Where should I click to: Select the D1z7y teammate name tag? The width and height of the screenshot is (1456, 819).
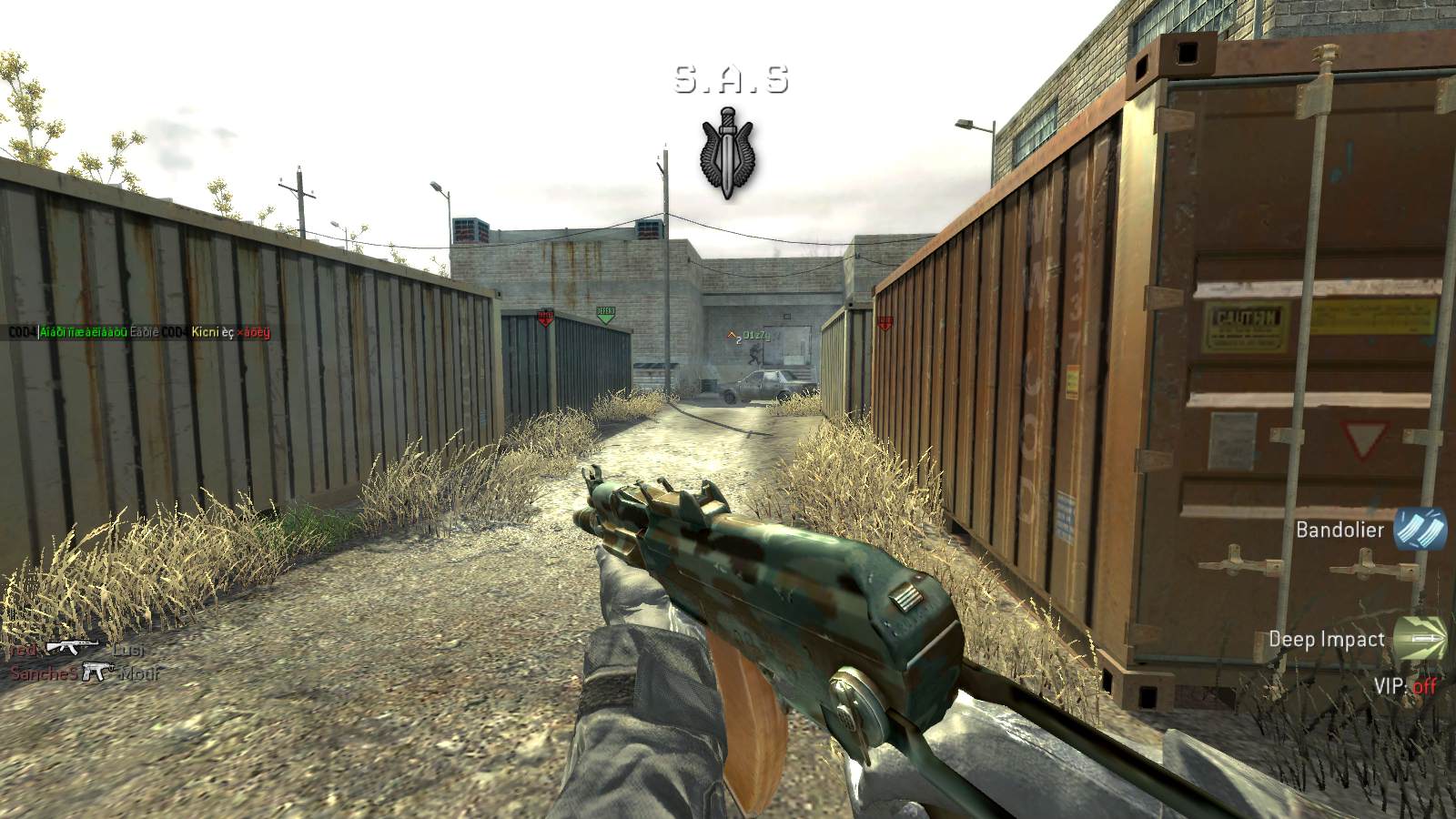[756, 336]
